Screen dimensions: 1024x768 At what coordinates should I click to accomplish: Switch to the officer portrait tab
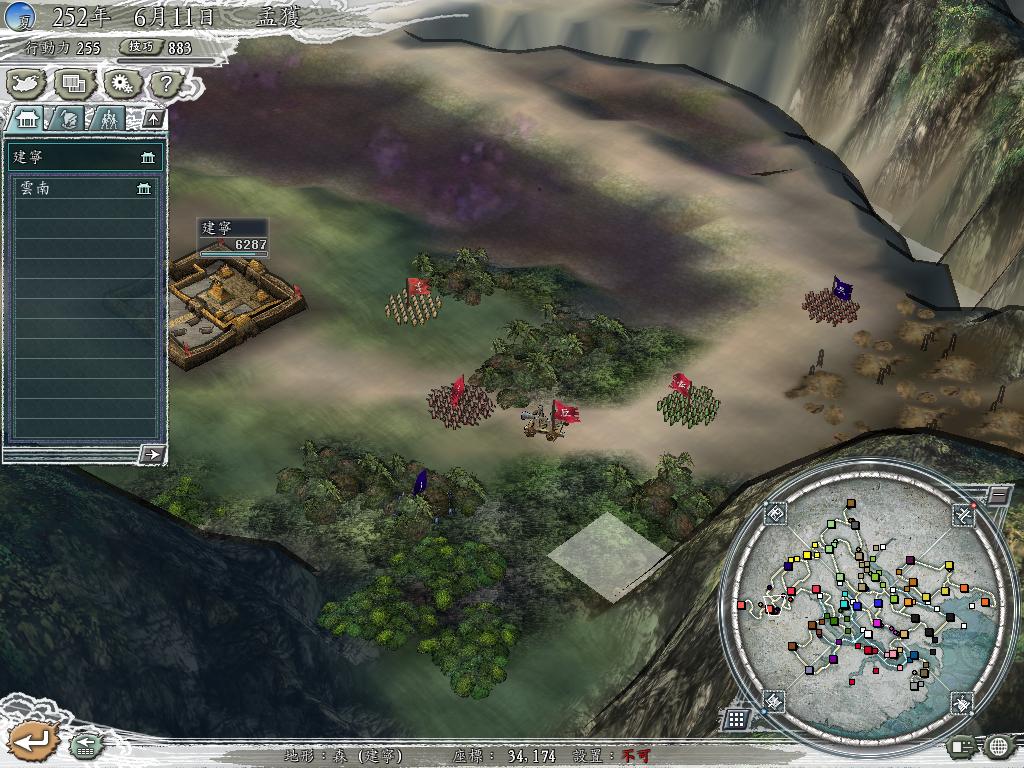(x=68, y=118)
